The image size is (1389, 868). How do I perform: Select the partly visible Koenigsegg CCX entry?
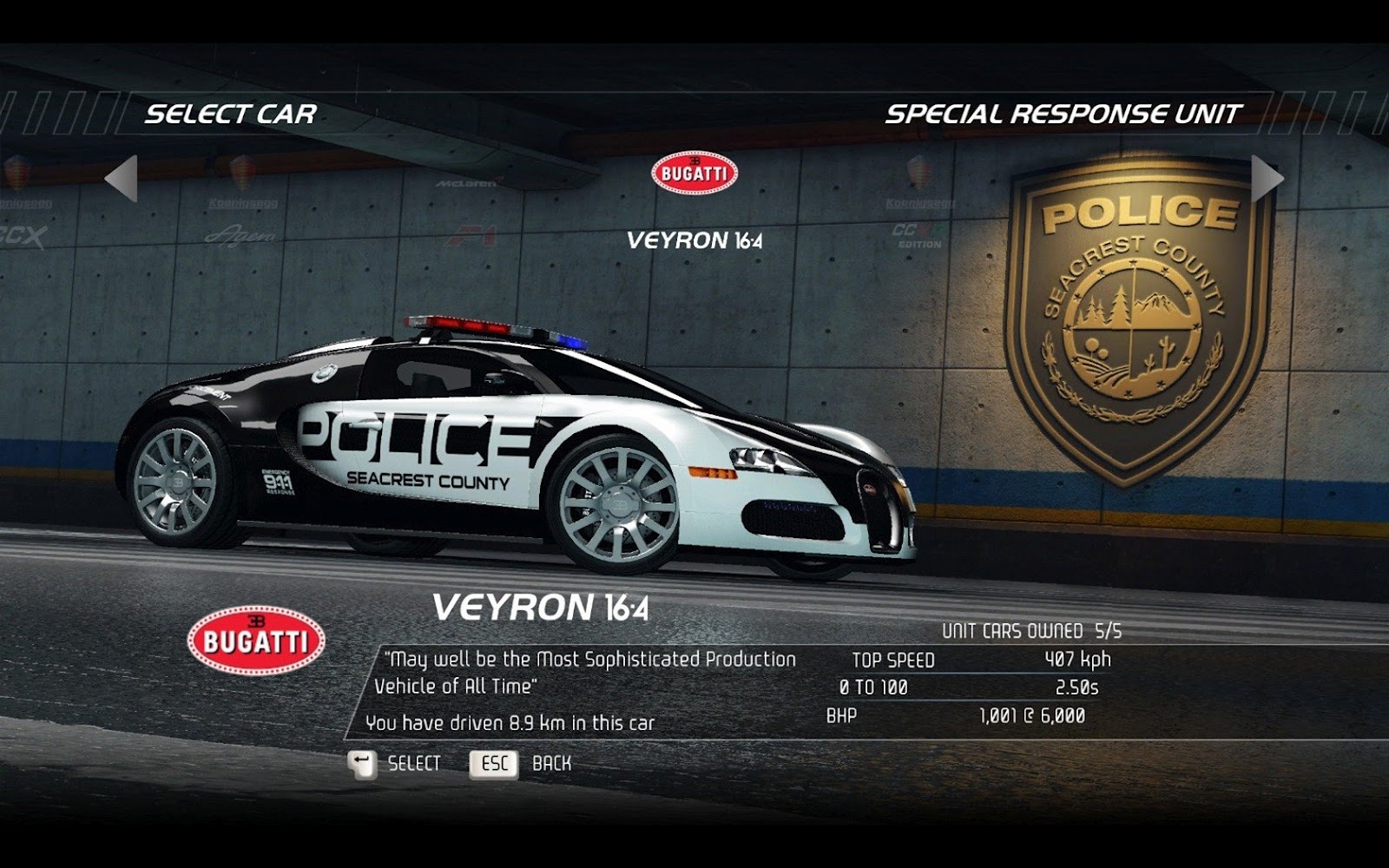click(22, 208)
